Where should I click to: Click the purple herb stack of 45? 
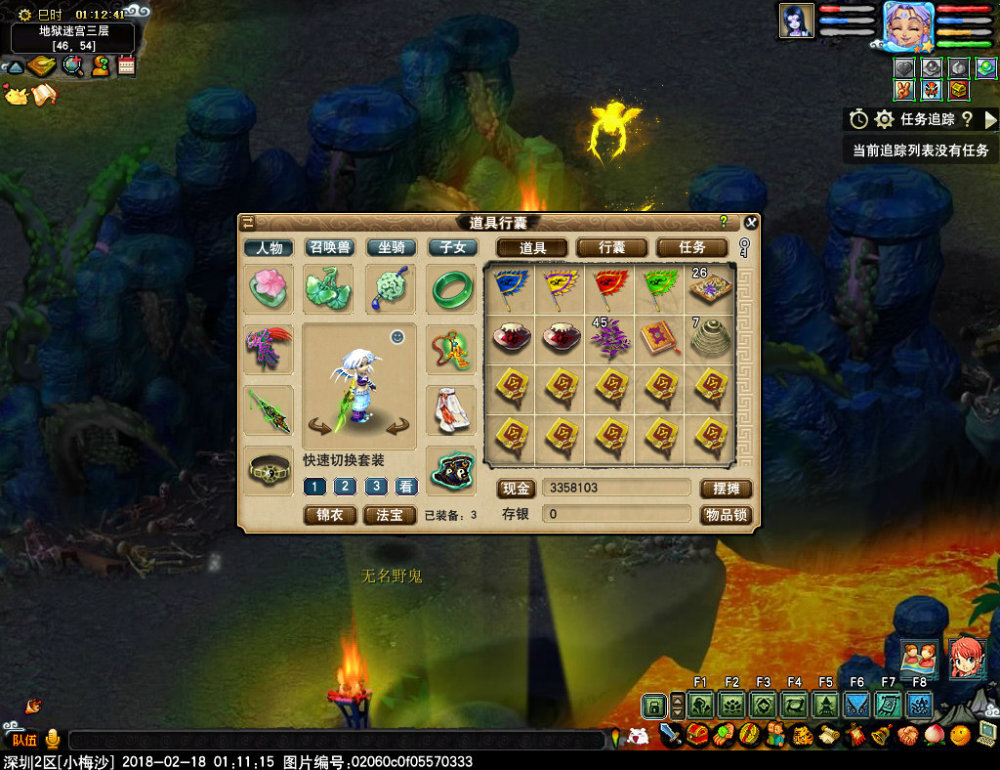611,338
